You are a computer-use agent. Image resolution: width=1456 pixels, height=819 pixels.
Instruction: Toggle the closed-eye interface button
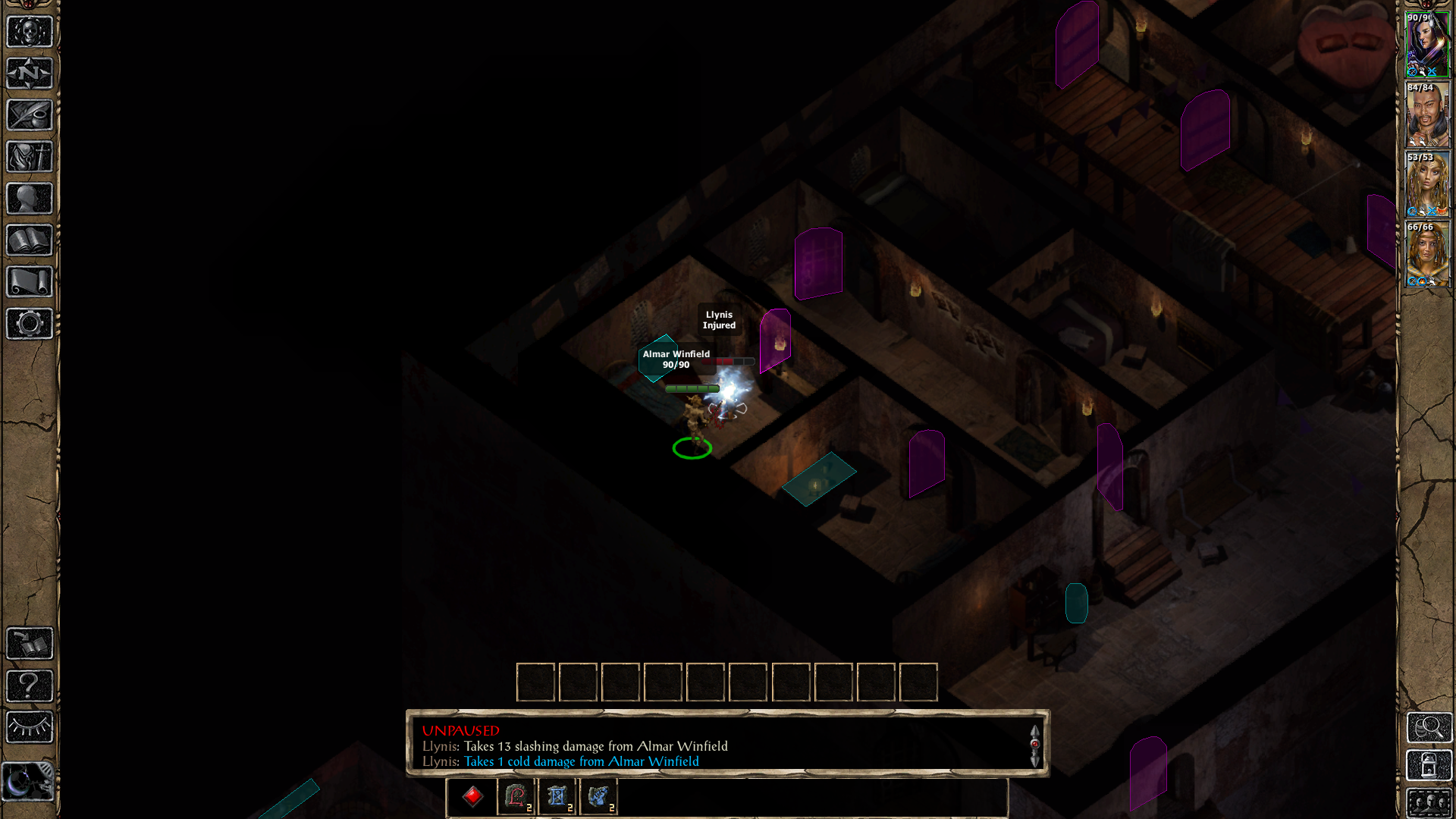[x=30, y=727]
